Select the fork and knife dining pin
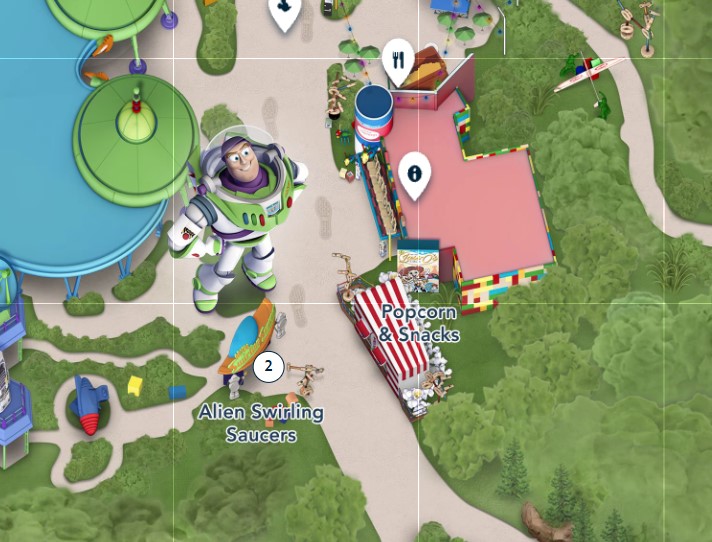The height and width of the screenshot is (542, 712). click(x=398, y=61)
